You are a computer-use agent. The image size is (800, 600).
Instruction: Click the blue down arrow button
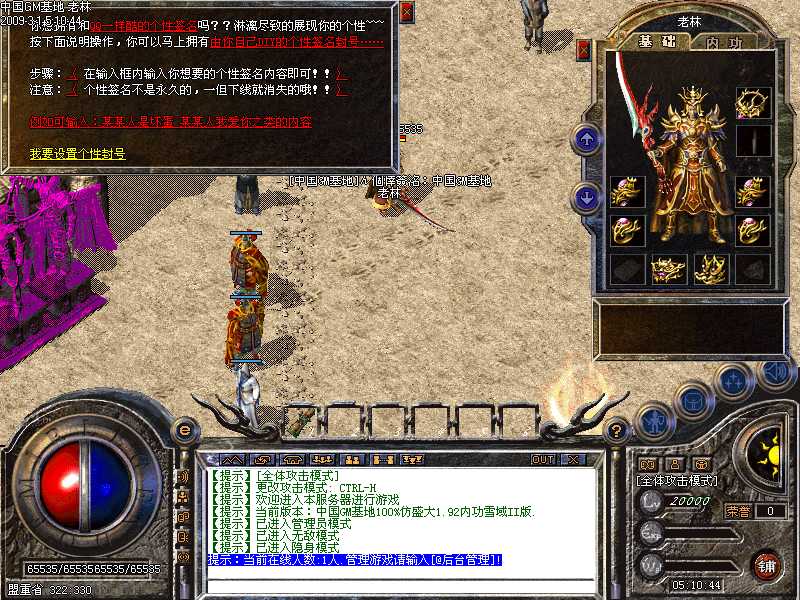pos(585,197)
